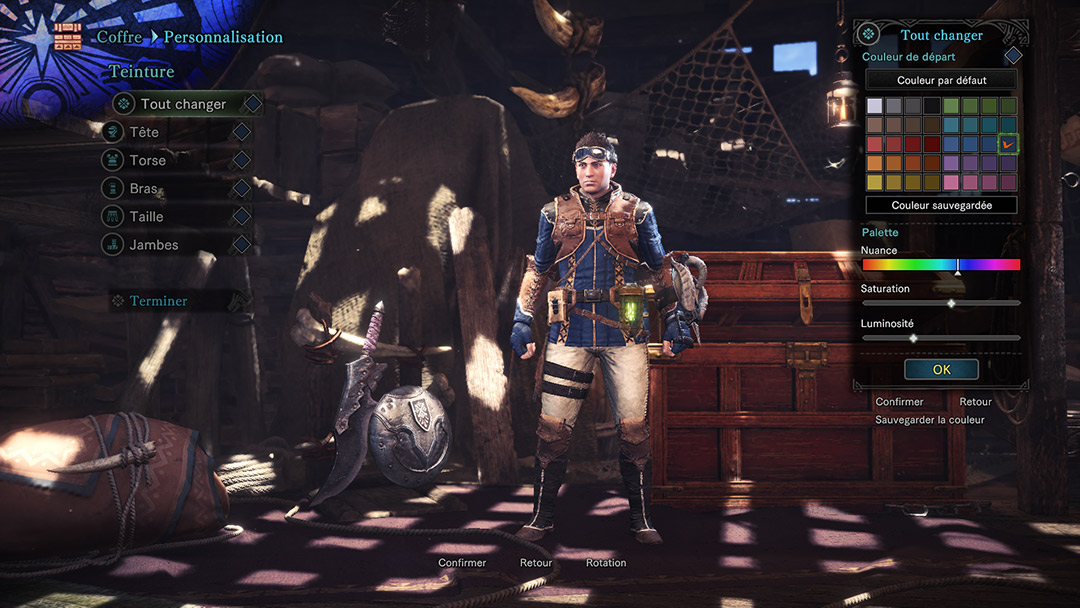This screenshot has height=608, width=1080.
Task: Choose the Tête armor piece
Action: [144, 132]
